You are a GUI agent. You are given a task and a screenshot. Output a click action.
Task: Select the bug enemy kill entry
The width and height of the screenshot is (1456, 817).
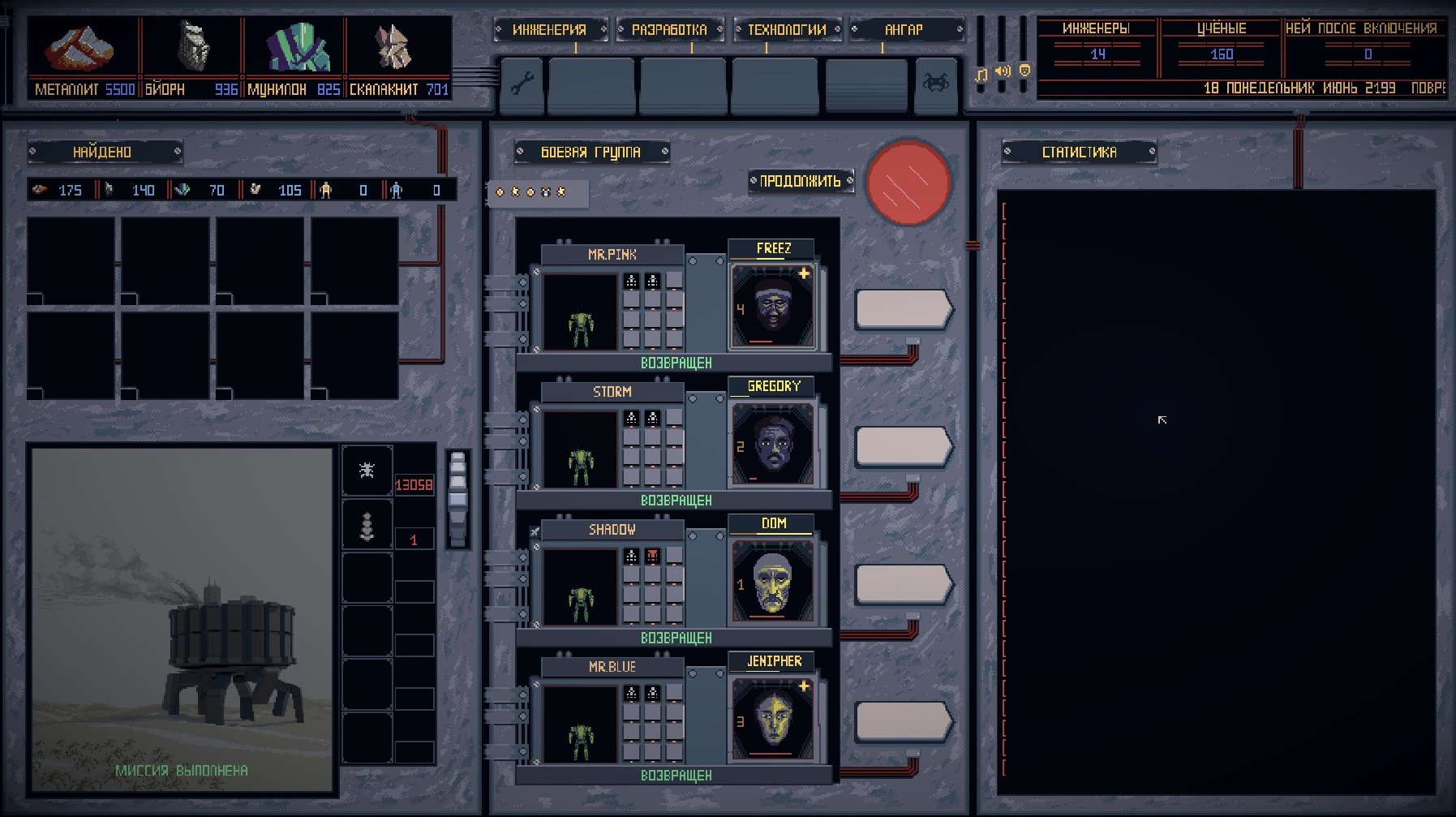[x=367, y=470]
